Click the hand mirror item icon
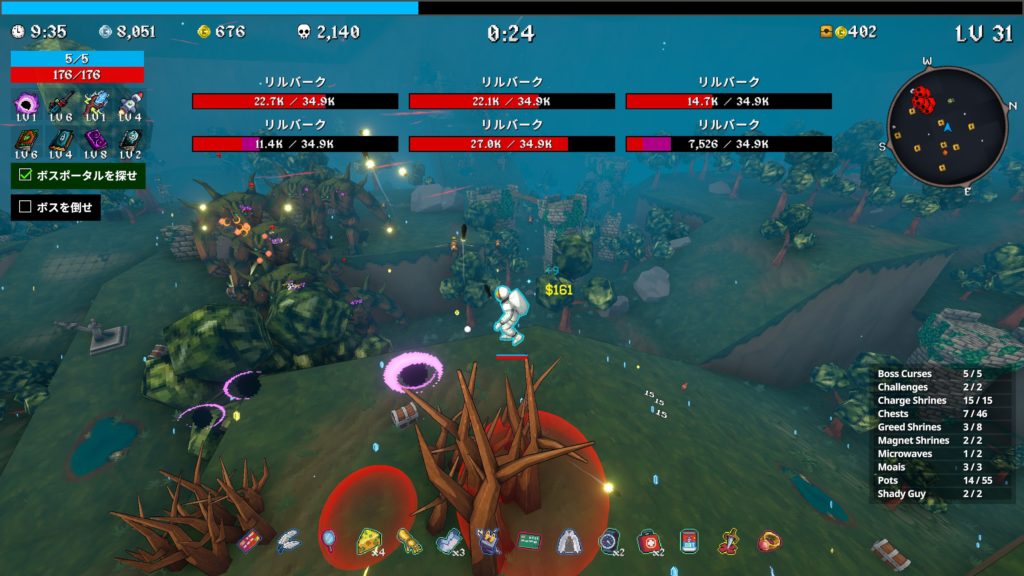Image resolution: width=1024 pixels, height=576 pixels. coord(328,541)
